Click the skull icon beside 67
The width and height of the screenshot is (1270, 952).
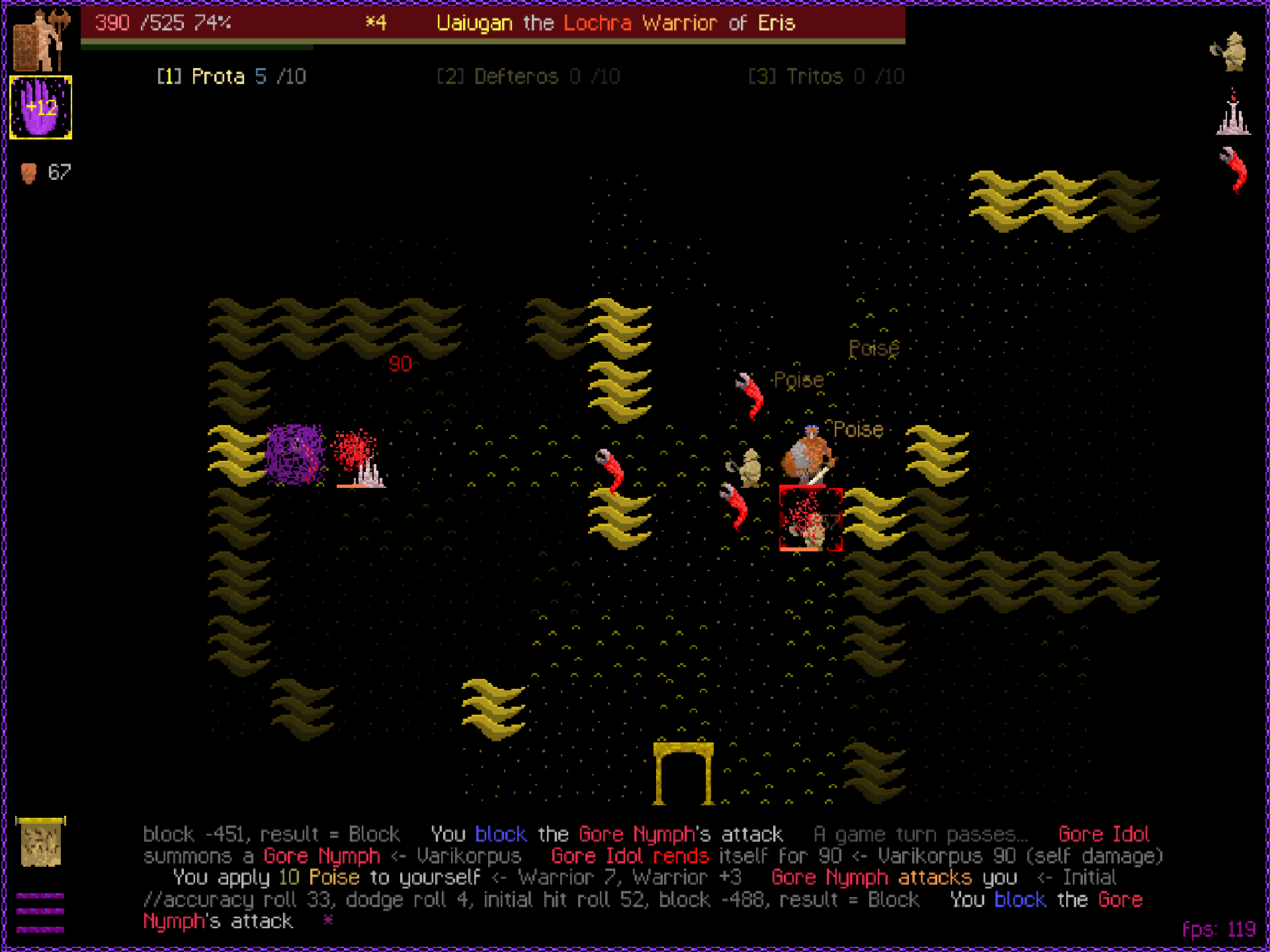[28, 172]
